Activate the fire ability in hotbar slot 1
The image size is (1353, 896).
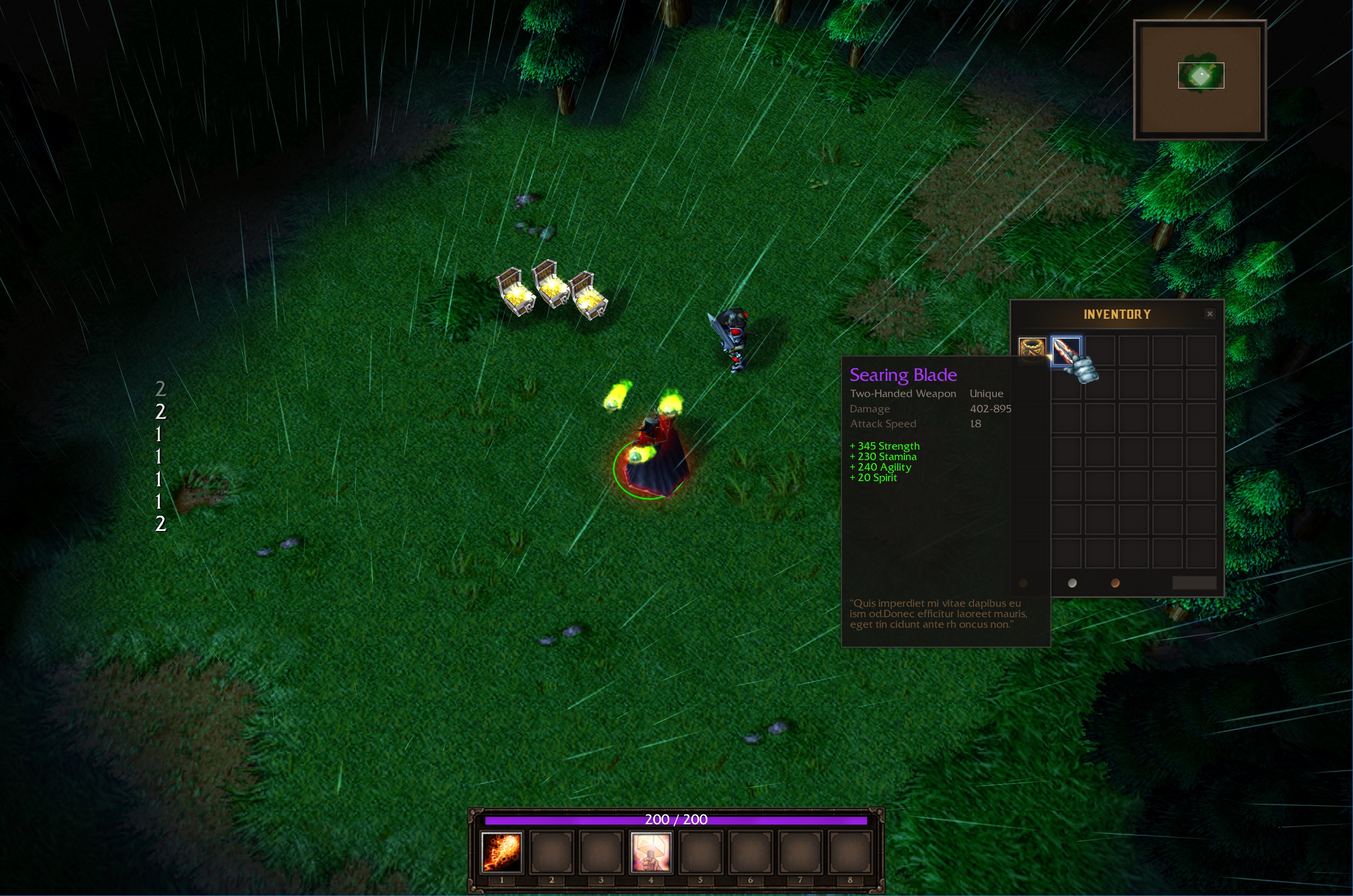pyautogui.click(x=501, y=852)
